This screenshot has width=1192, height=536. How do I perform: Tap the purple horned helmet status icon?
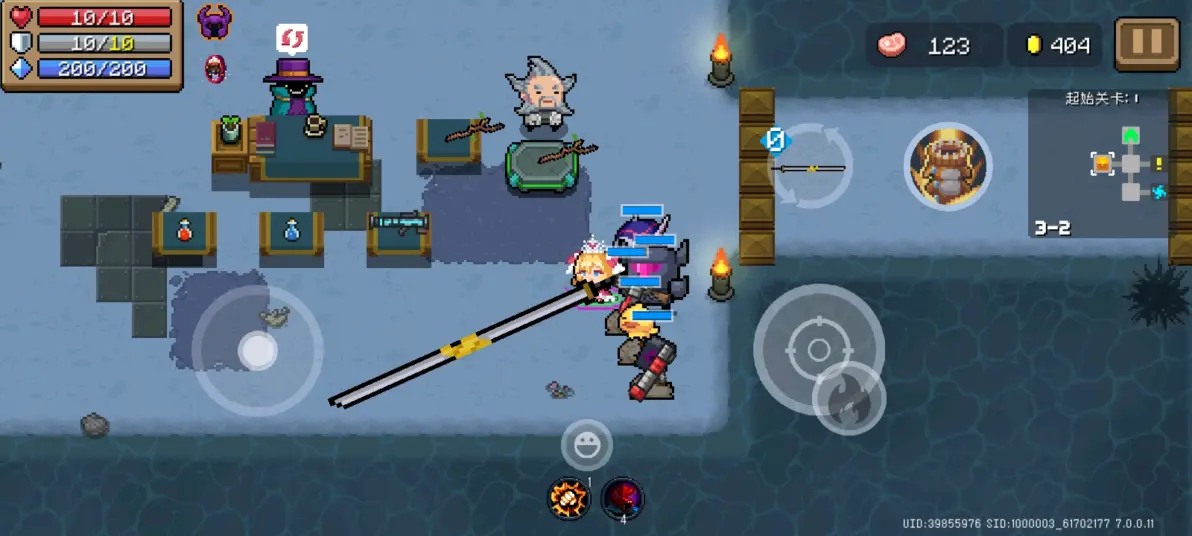[215, 22]
